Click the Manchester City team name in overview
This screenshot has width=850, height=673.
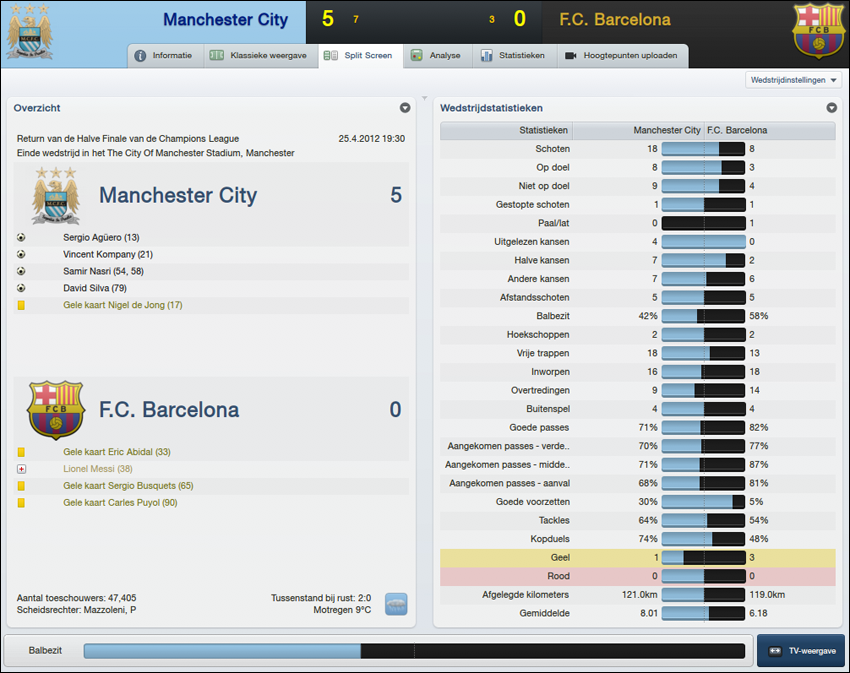click(178, 196)
